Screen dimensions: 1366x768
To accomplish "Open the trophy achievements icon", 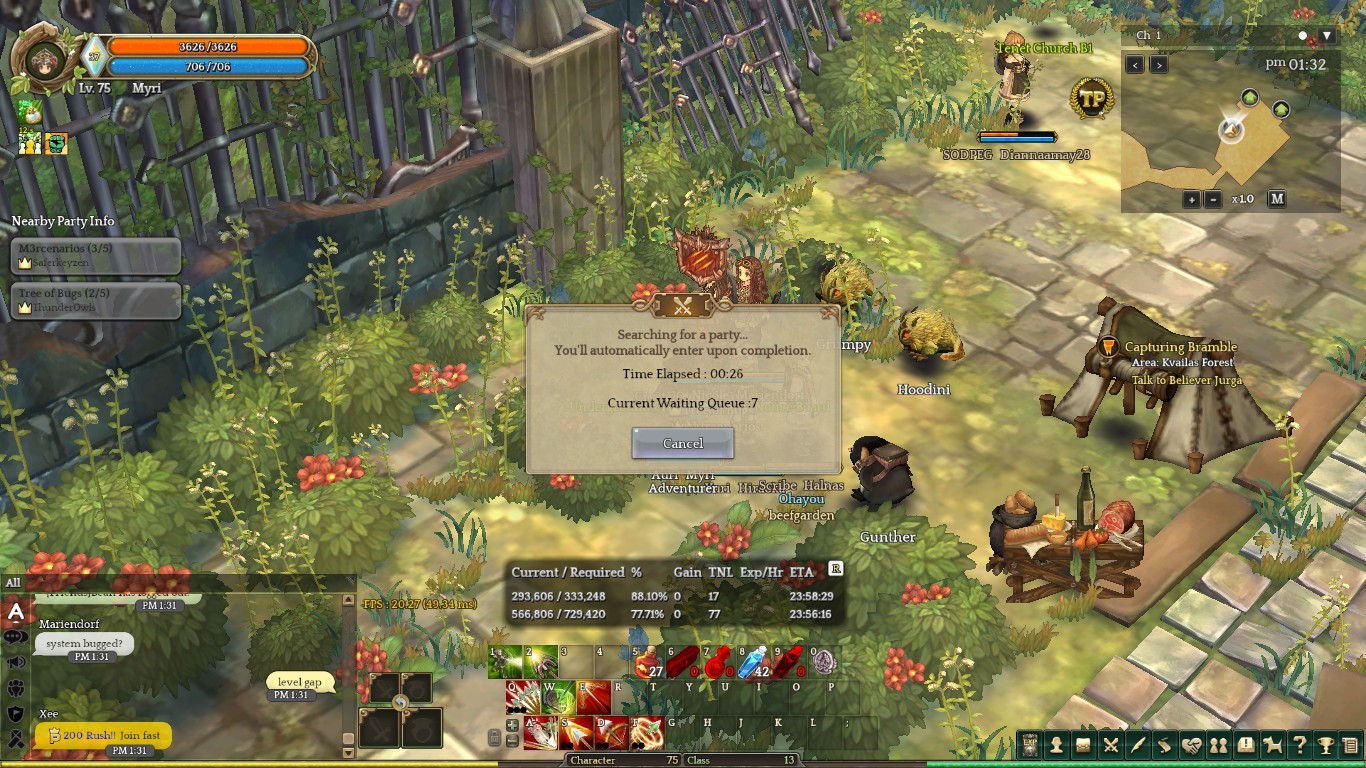I will point(1325,745).
